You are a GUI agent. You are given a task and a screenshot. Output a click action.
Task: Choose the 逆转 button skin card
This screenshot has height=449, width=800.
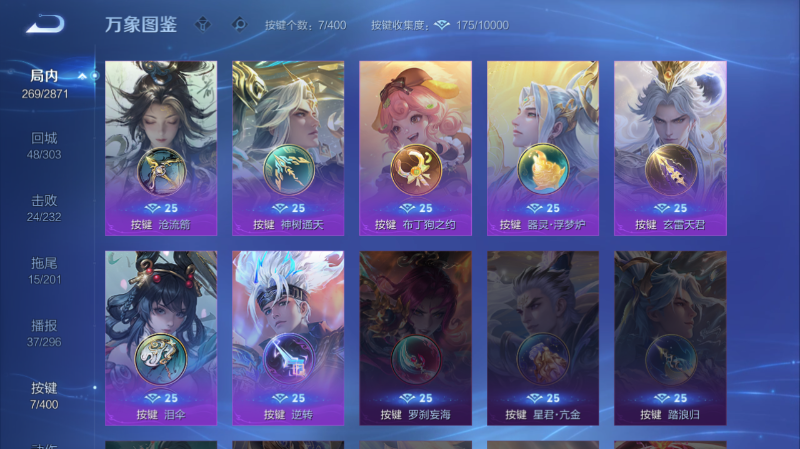(288, 338)
